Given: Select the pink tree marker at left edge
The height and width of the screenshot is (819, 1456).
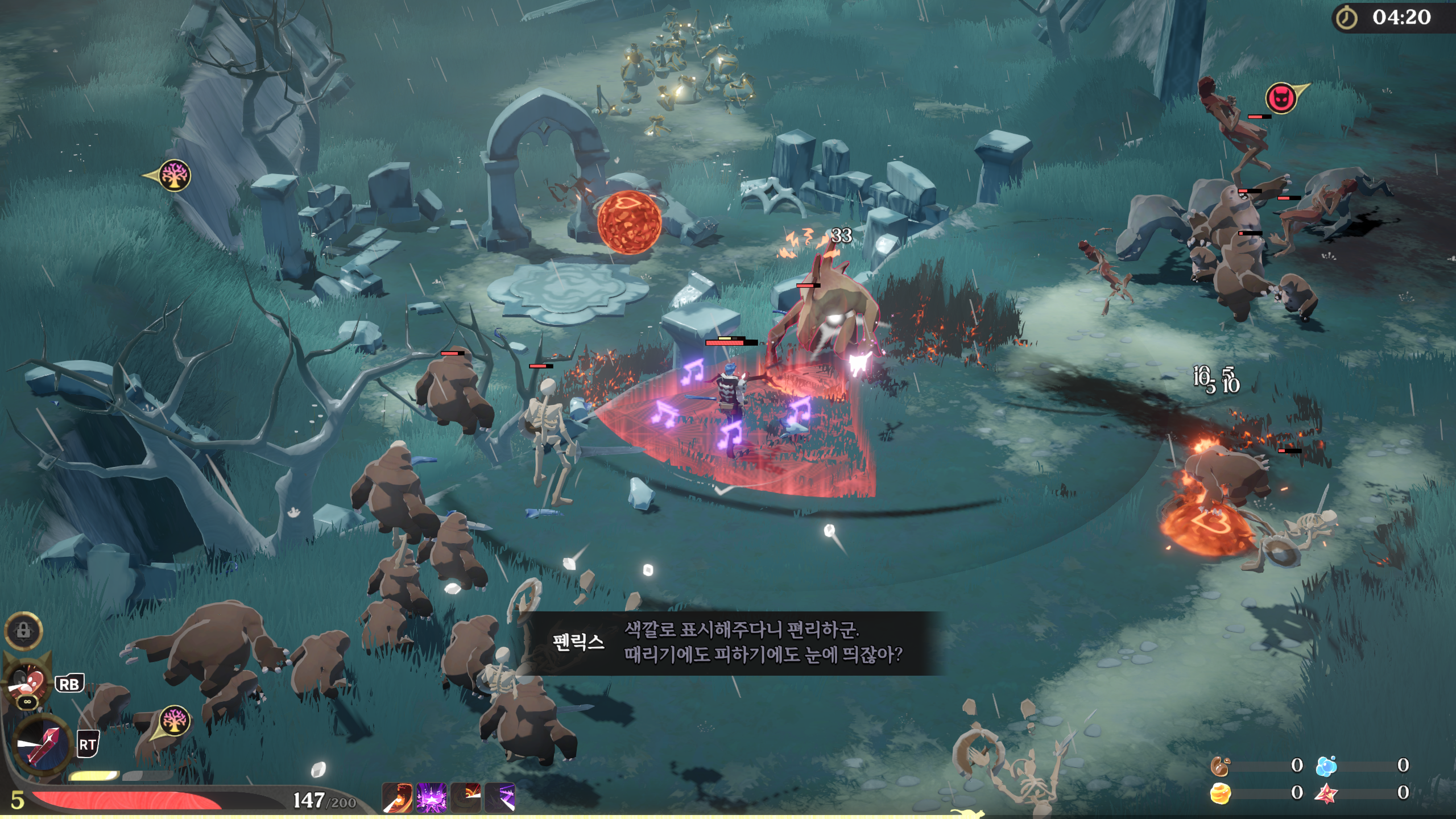Looking at the screenshot, I should coord(173,175).
